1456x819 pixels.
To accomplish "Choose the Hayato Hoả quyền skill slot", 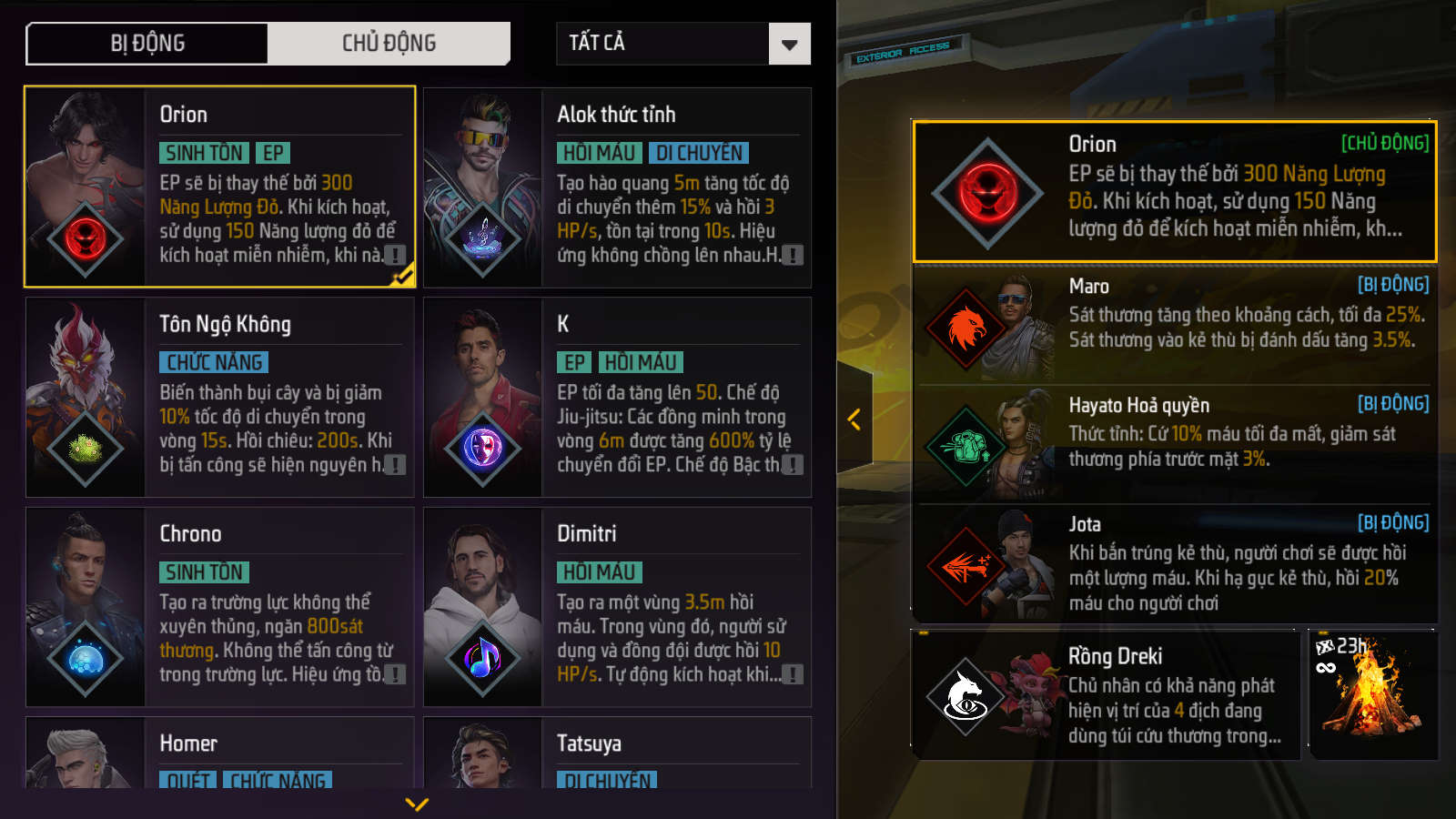I will (1174, 444).
